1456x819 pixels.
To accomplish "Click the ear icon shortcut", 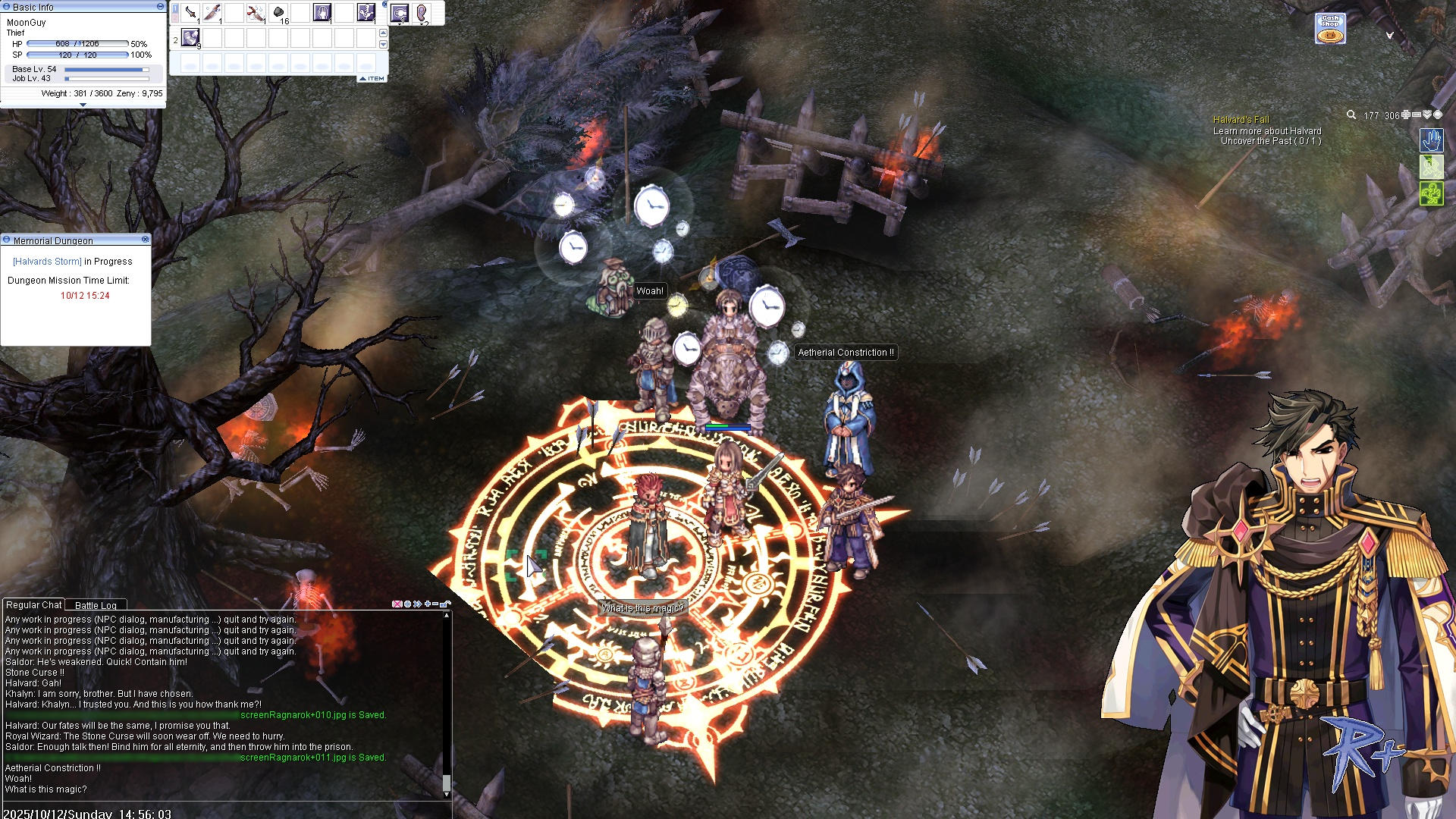I will coord(422,13).
